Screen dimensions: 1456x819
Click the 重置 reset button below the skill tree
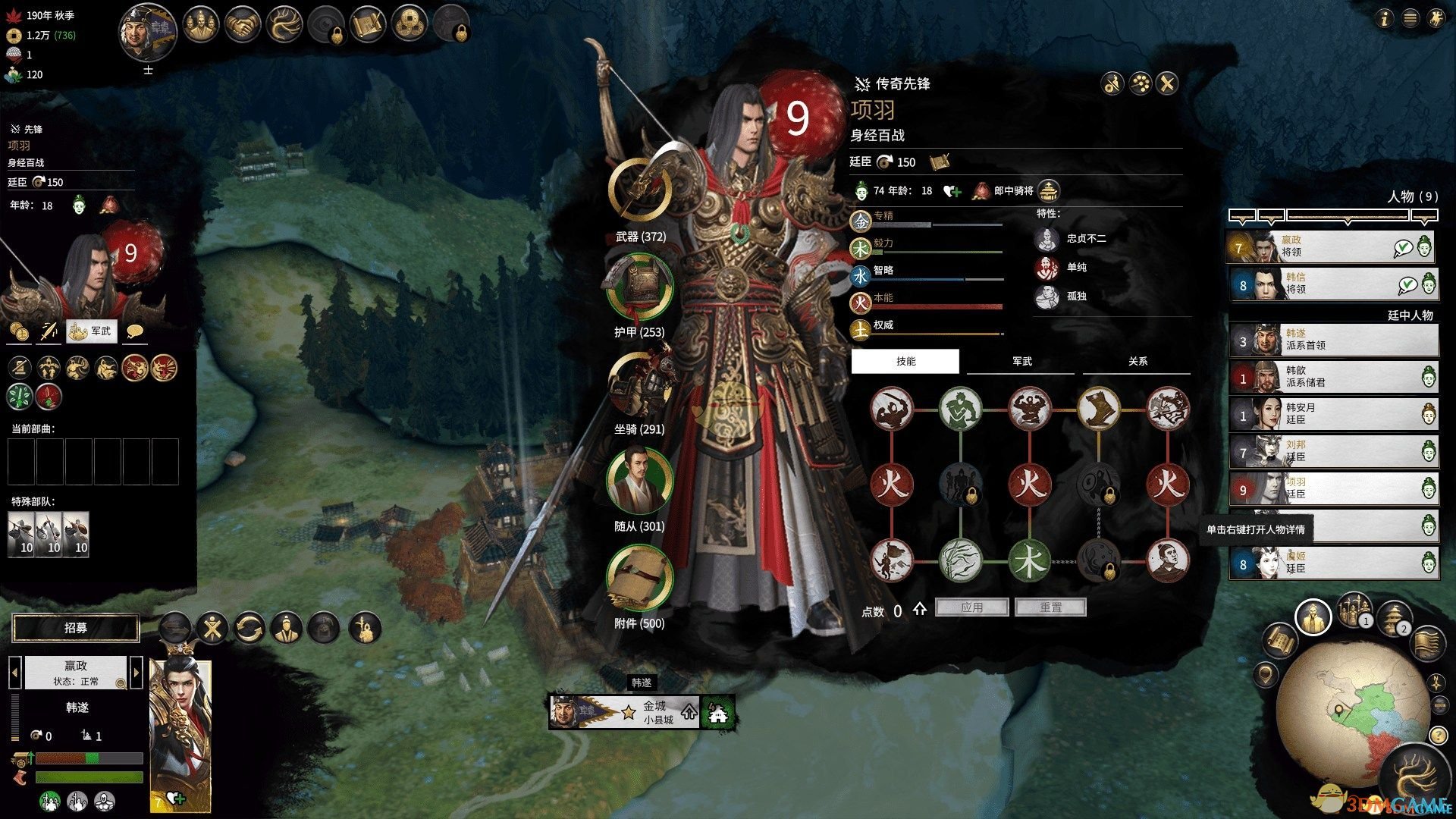(x=1051, y=607)
